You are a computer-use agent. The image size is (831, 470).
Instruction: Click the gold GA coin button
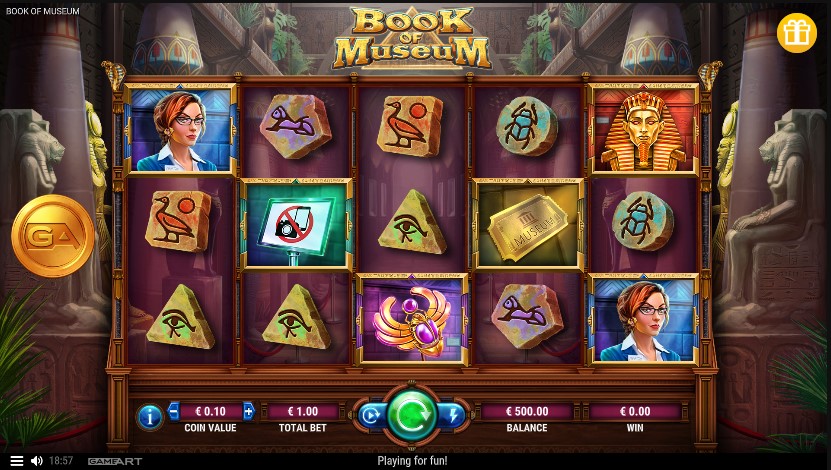tap(53, 236)
